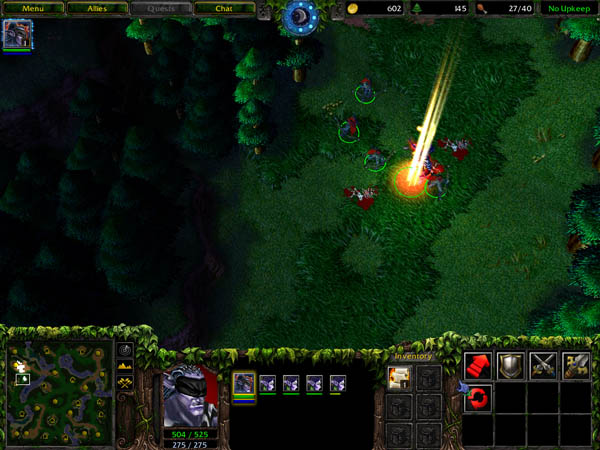
Task: Open the Allies panel
Action: coord(97,9)
